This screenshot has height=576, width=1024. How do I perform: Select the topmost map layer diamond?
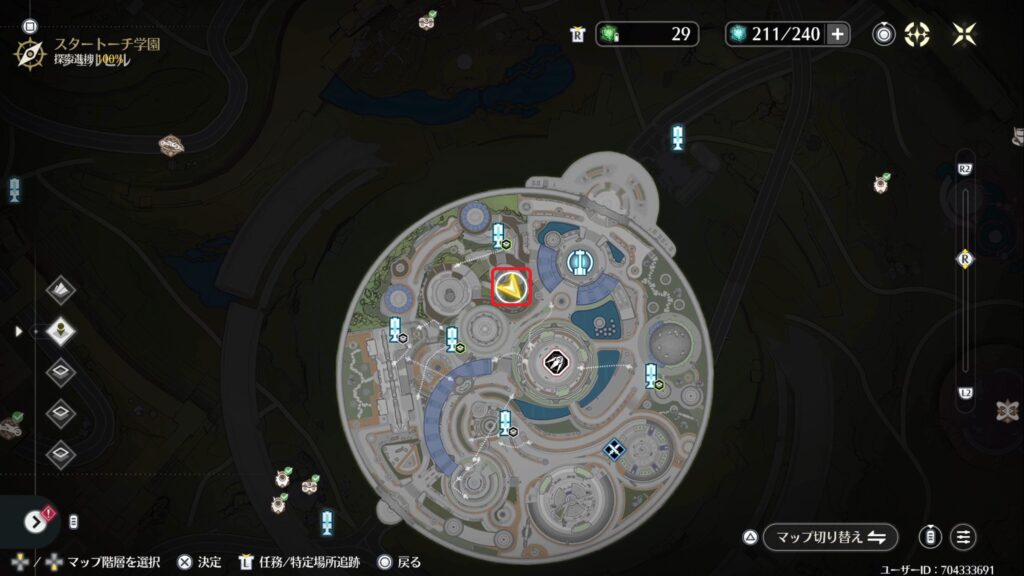coord(61,291)
